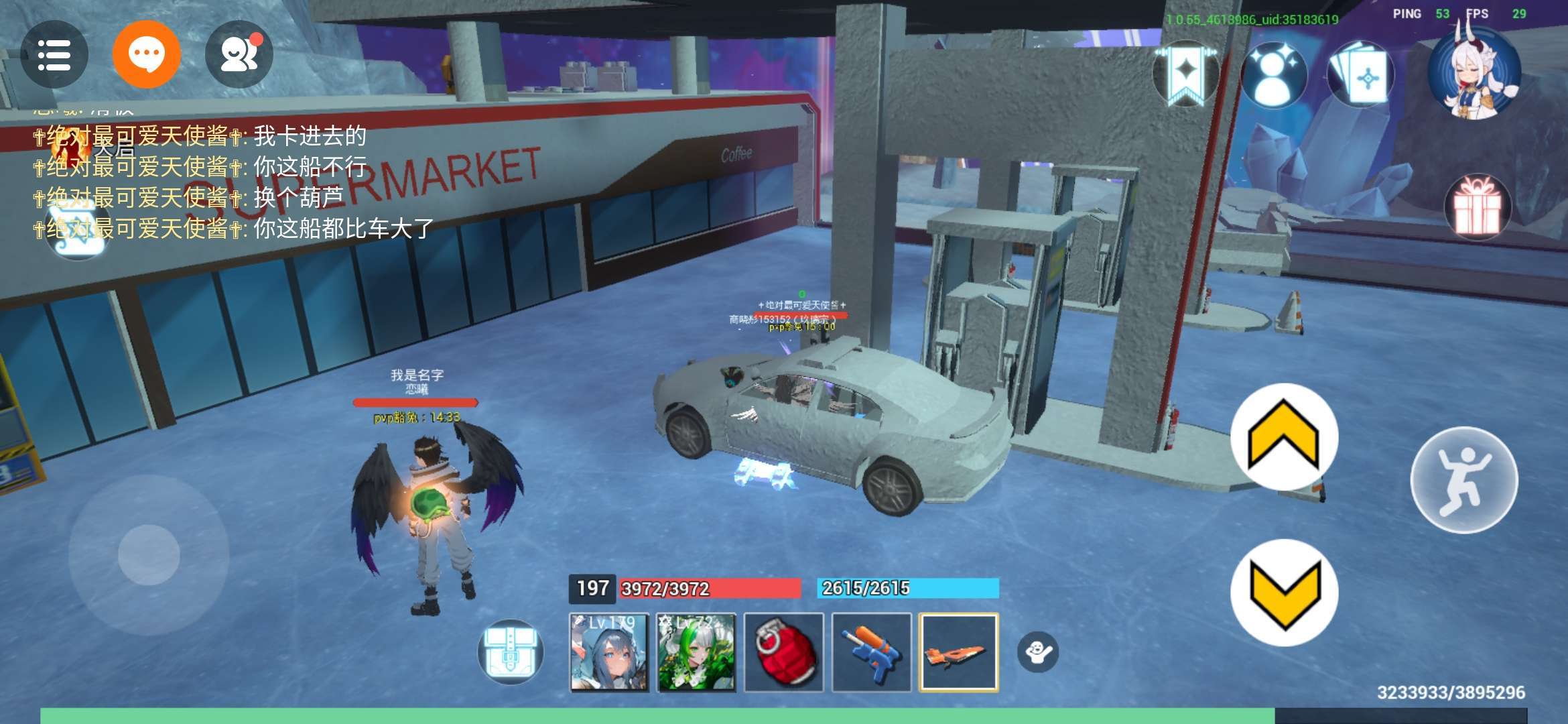Open the sparkling person profile icon

[1273, 74]
